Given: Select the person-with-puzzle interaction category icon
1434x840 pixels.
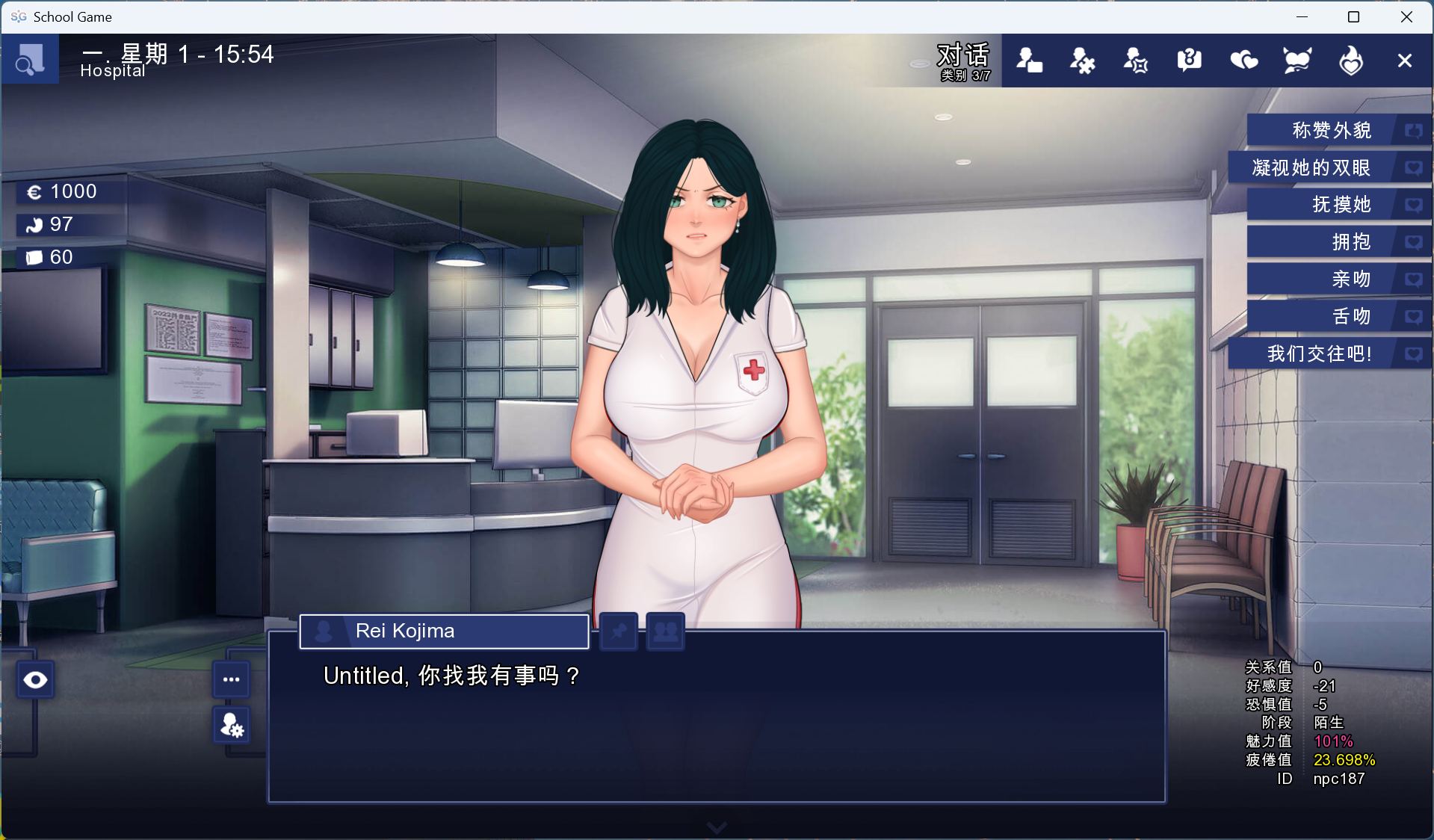Looking at the screenshot, I should [x=1081, y=60].
